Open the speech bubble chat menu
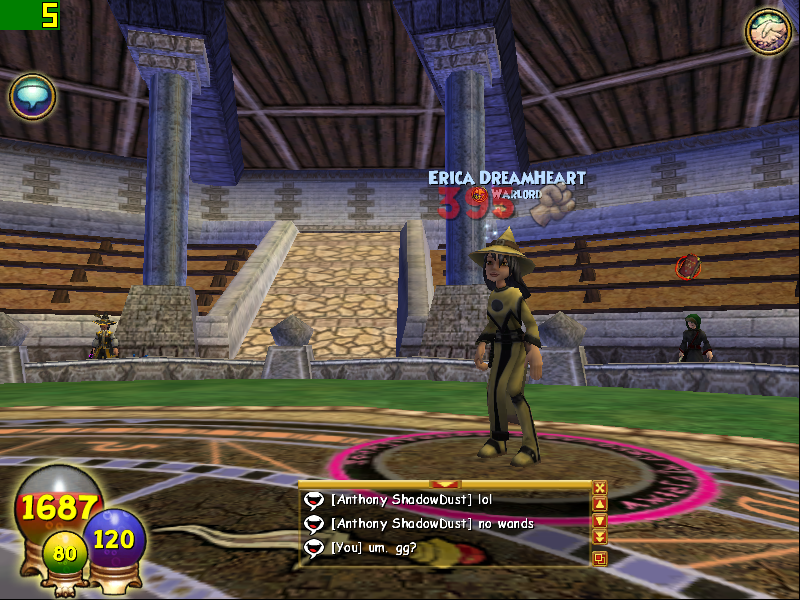800x600 pixels. coord(32,97)
